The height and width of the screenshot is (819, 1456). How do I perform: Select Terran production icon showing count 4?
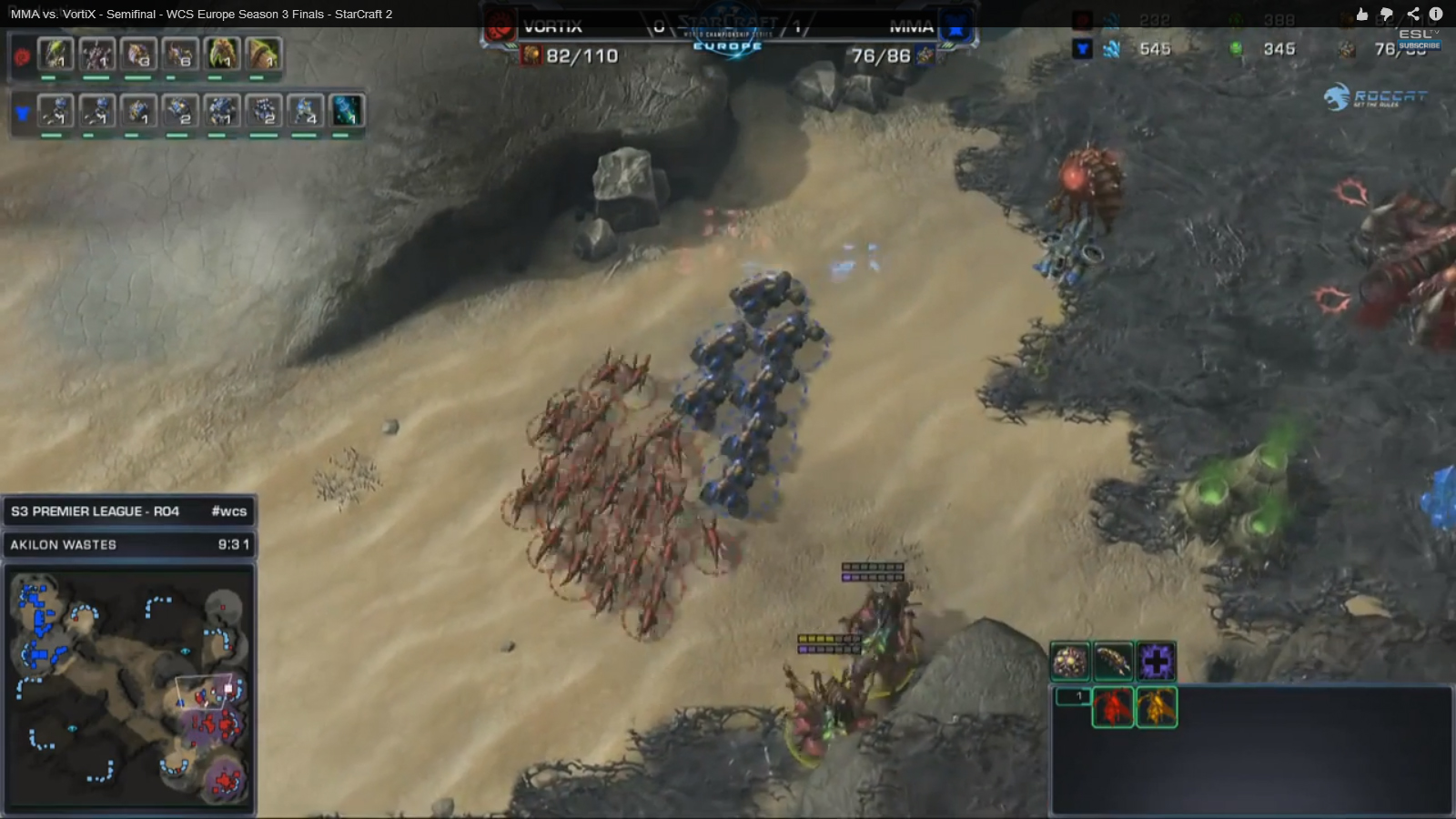click(306, 111)
